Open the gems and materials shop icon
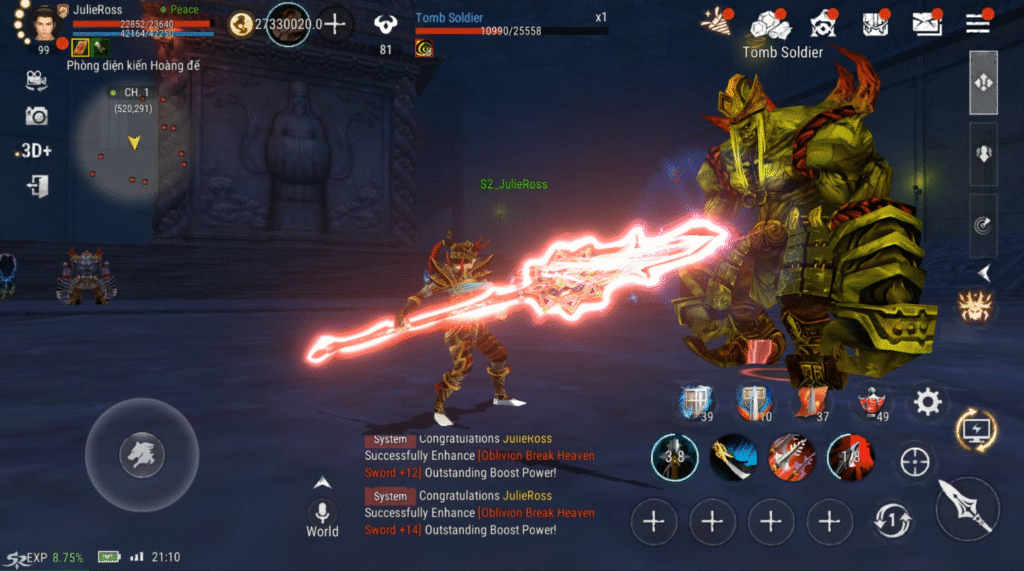The height and width of the screenshot is (571, 1024). coord(769,23)
